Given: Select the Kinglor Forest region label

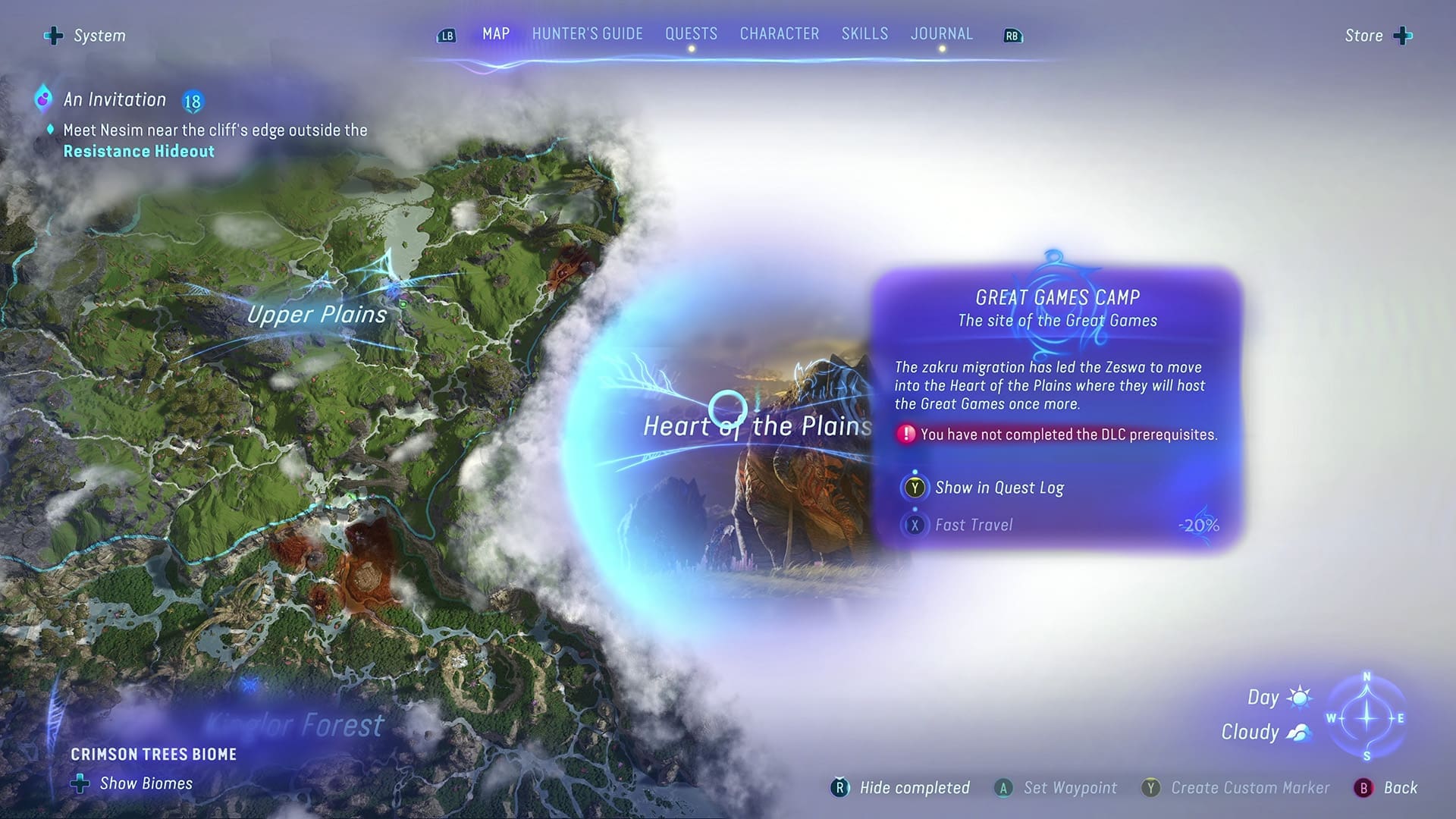Looking at the screenshot, I should click(x=296, y=725).
